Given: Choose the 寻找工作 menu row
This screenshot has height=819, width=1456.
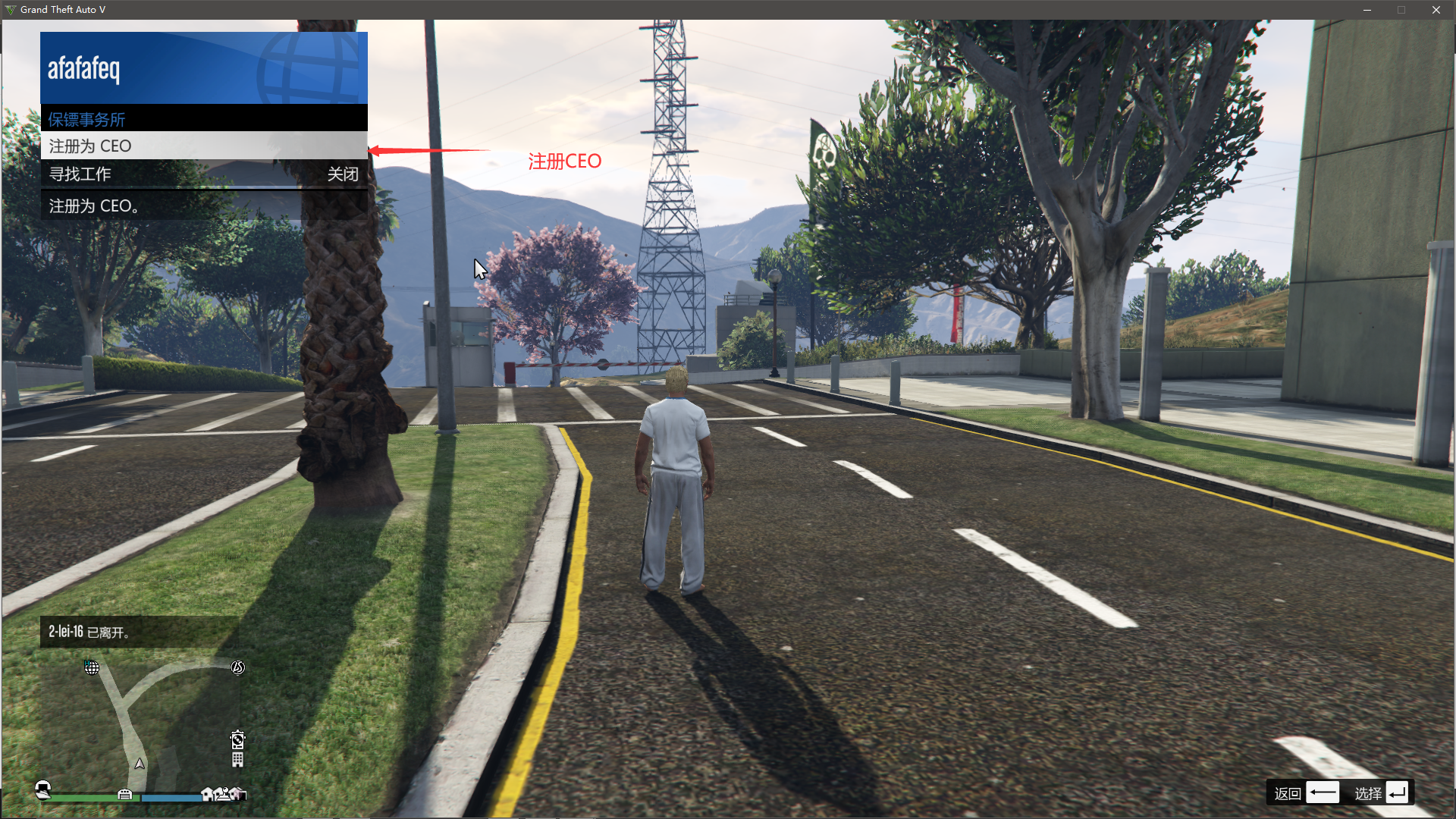Looking at the screenshot, I should click(203, 174).
